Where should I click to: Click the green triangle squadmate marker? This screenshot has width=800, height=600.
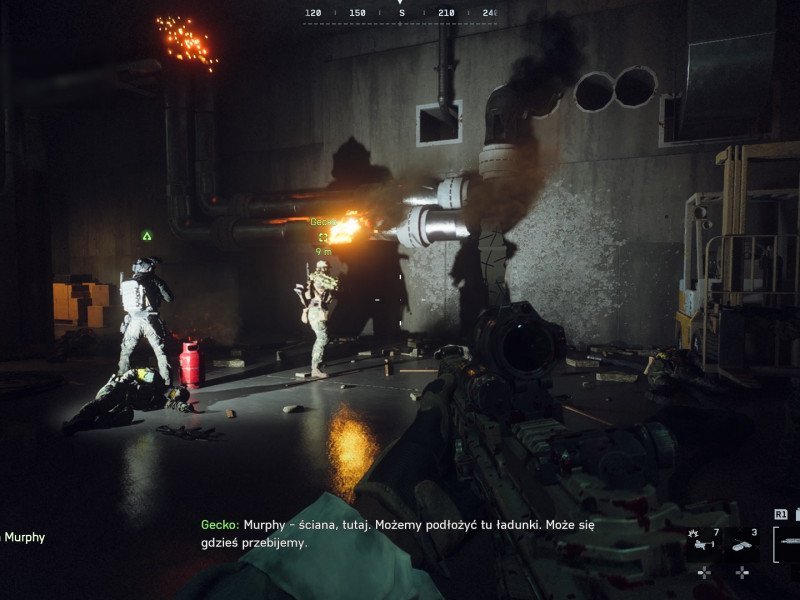147,236
